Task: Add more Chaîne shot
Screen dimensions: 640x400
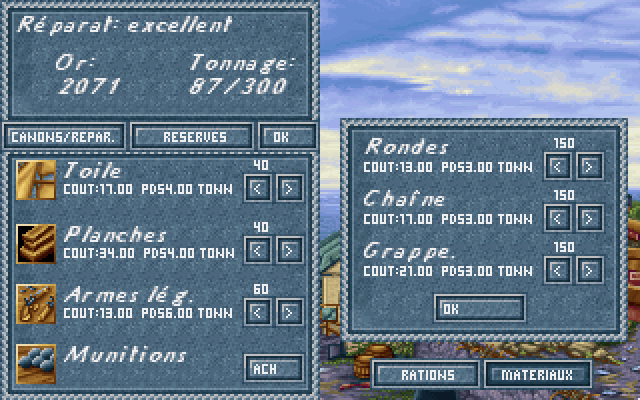Action: (x=590, y=217)
